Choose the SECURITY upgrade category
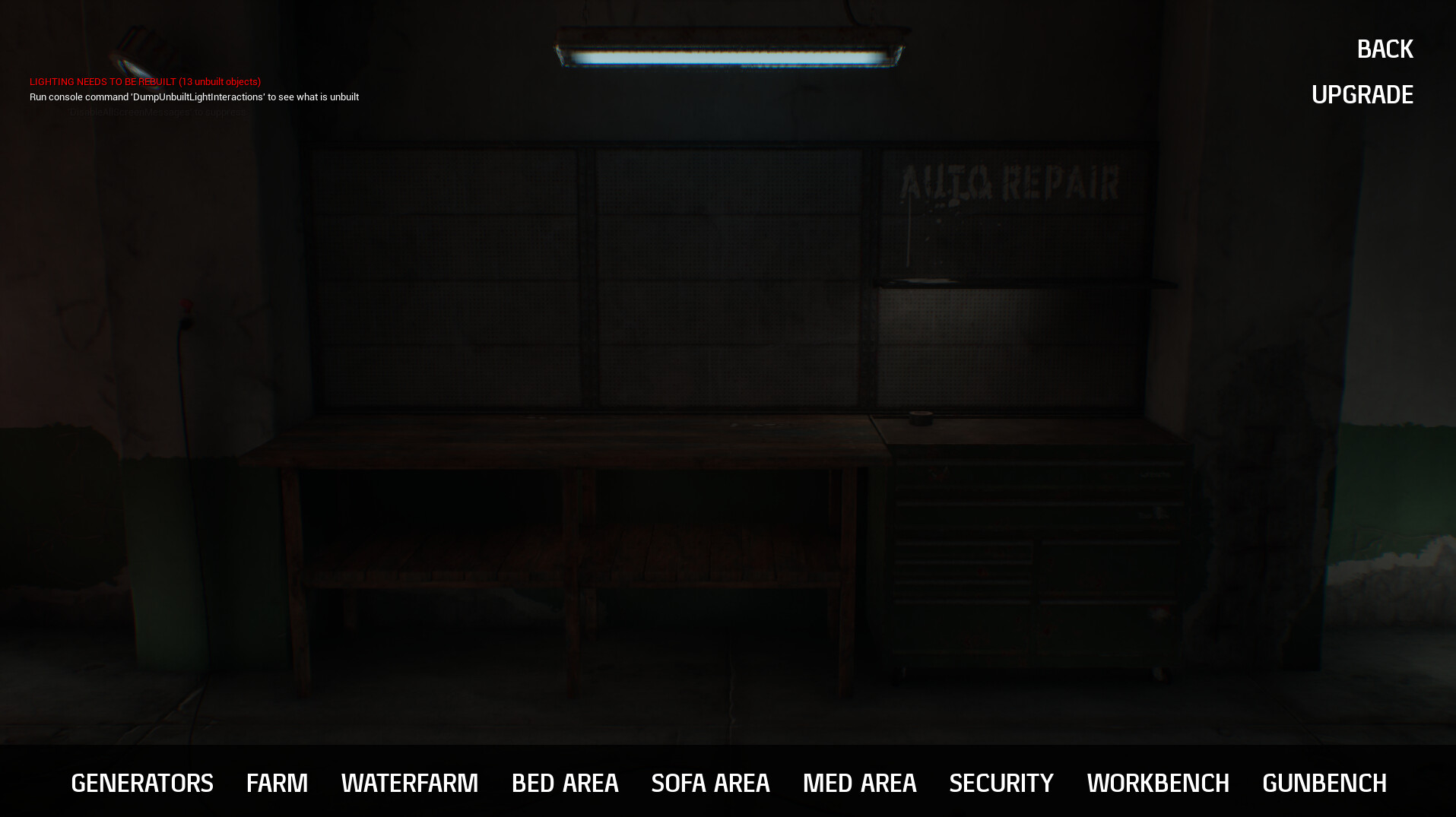Viewport: 1456px width, 817px height. pyautogui.click(x=1001, y=783)
